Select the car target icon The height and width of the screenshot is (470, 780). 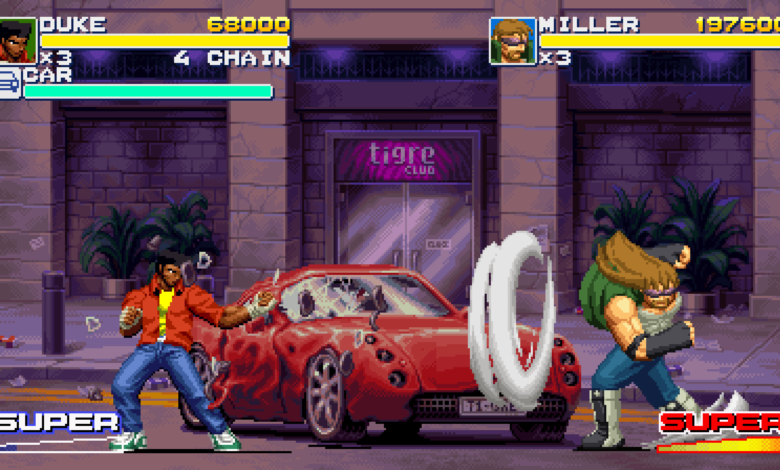(x=10, y=83)
